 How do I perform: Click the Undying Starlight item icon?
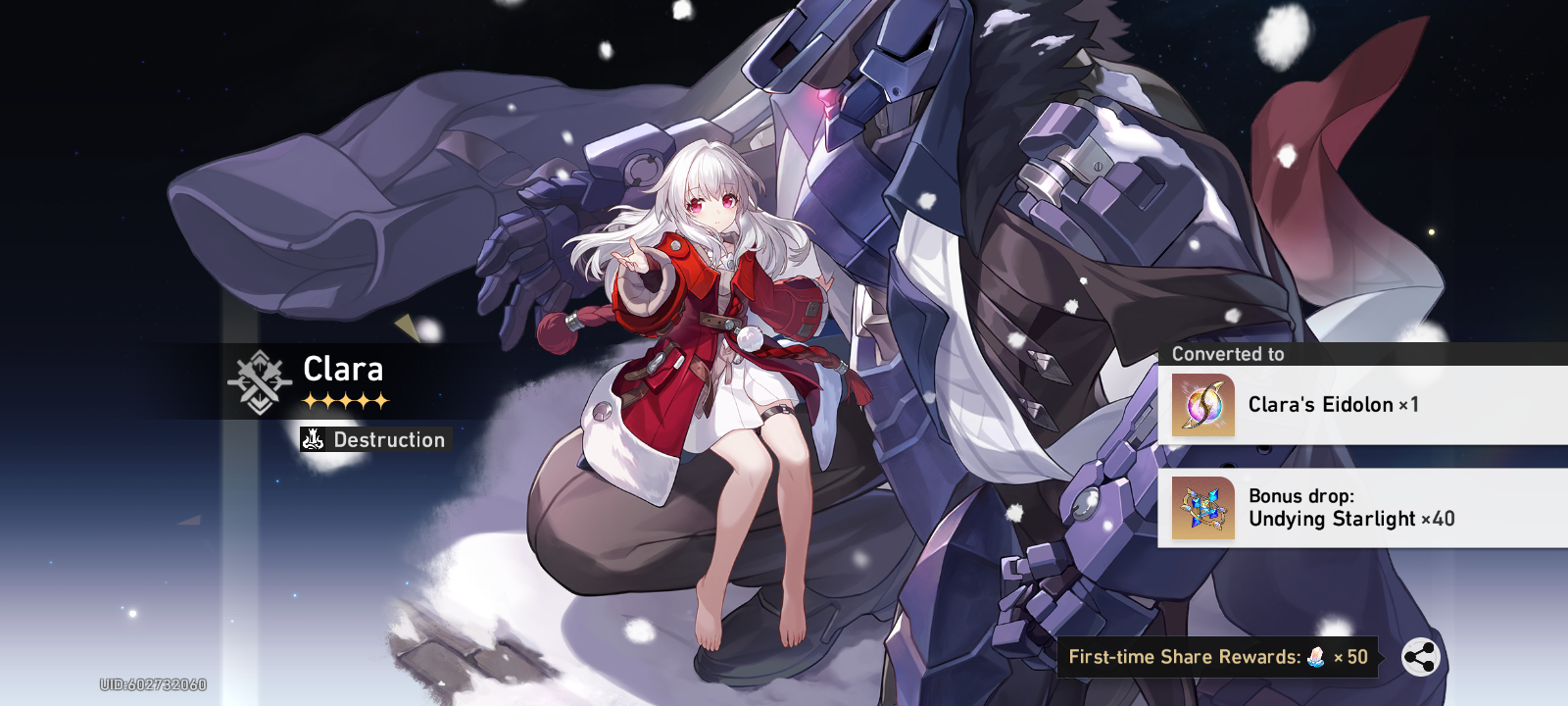[x=1201, y=507]
